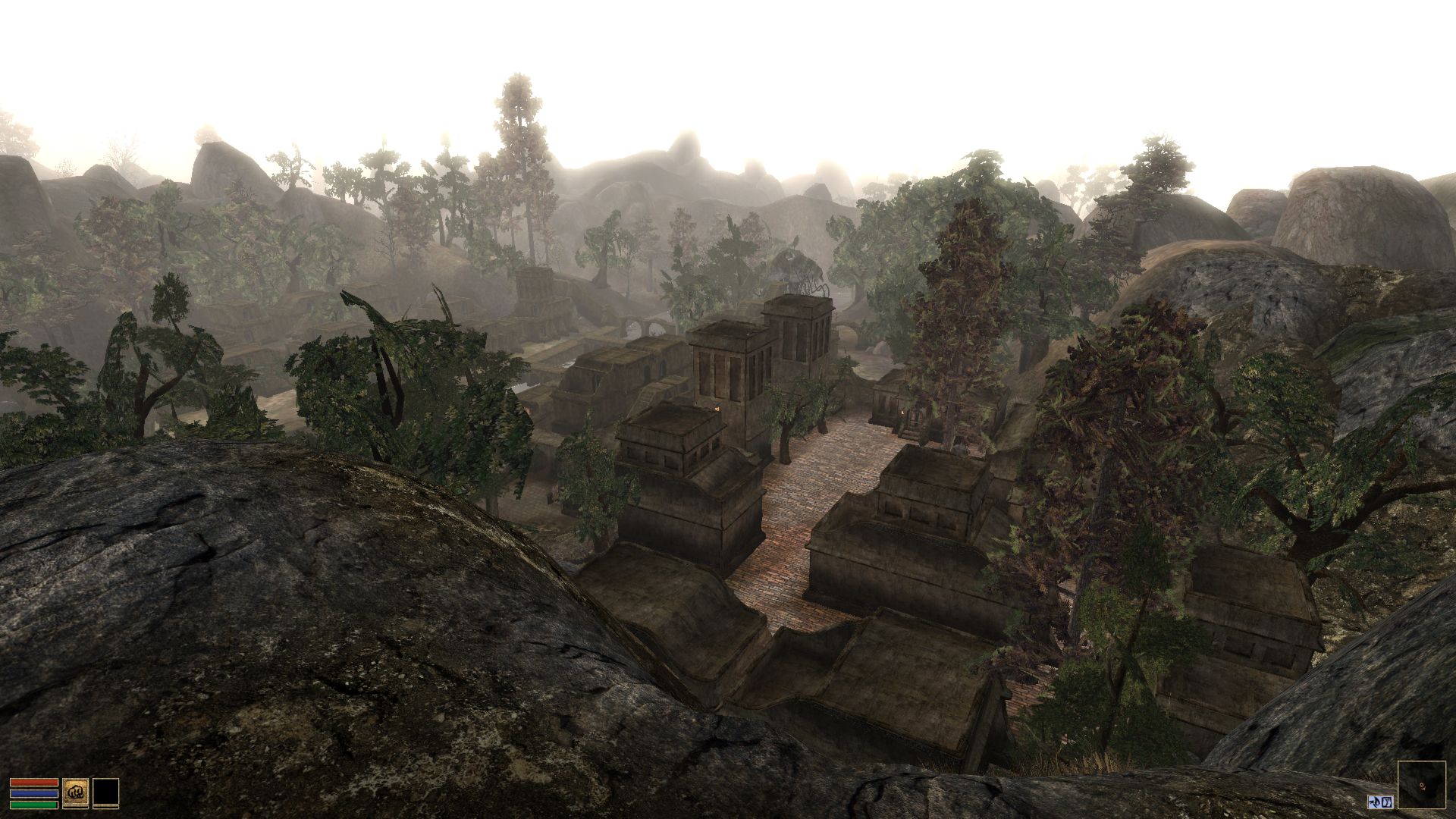Click the fist hand-to-hand weapon icon

pos(75,792)
